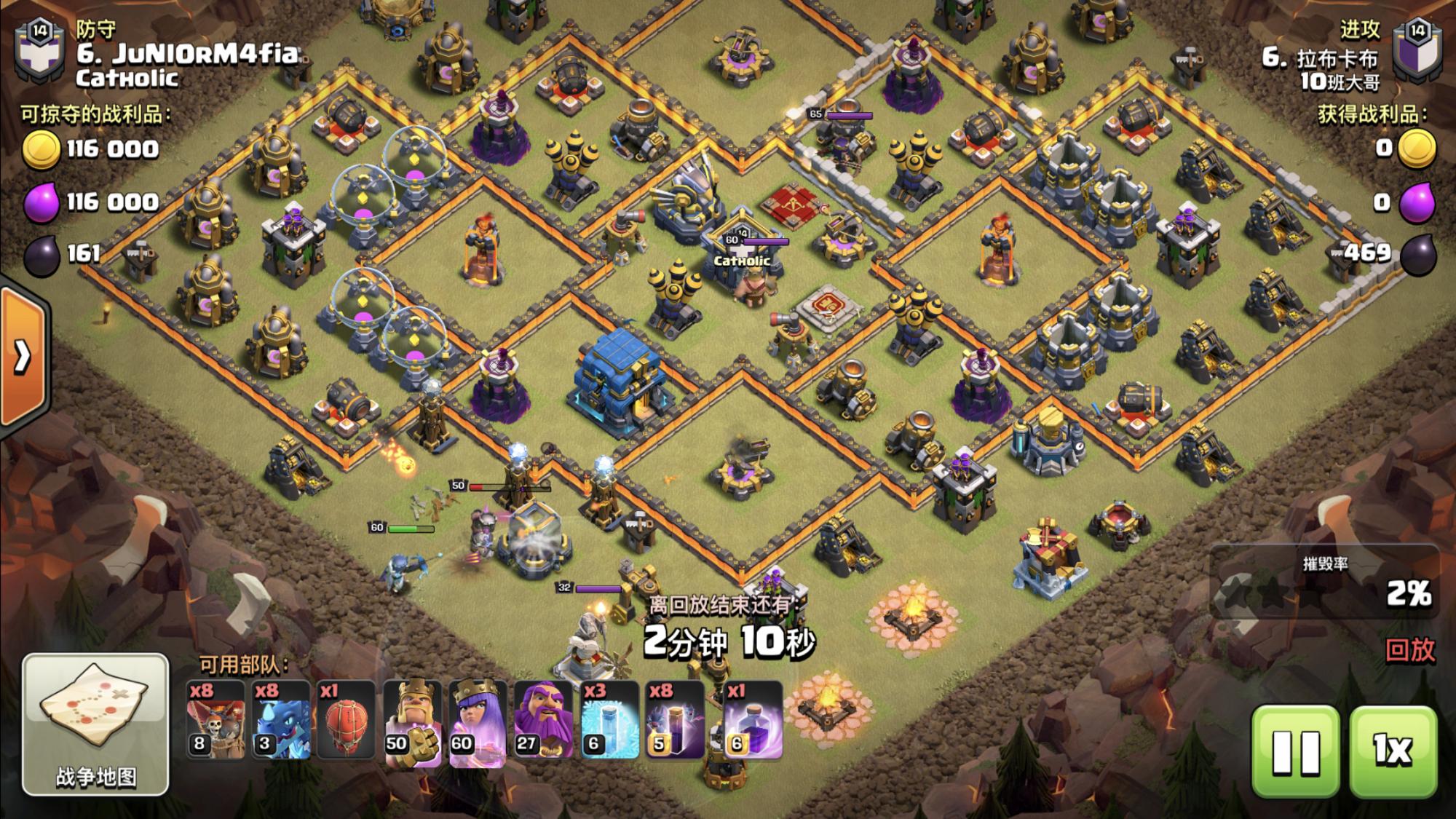Choose the Freeze spell slot
Image resolution: width=1456 pixels, height=819 pixels.
pos(609,721)
